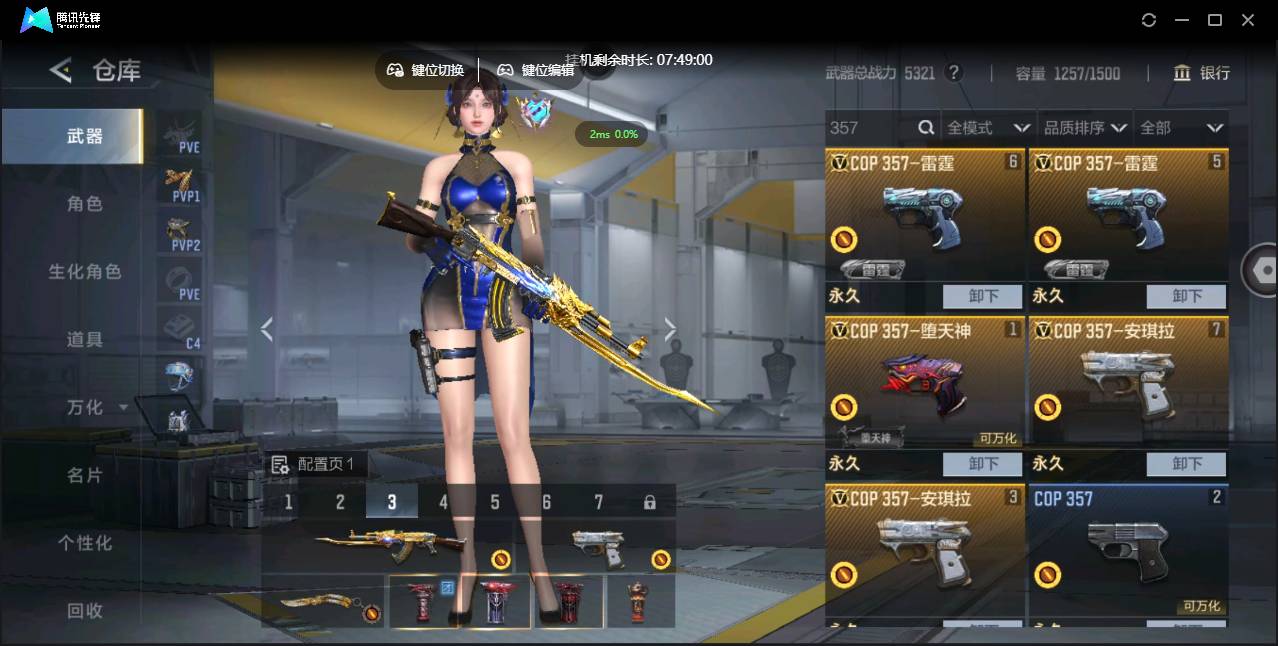Click the golden AK primary weapon slot
Image resolution: width=1278 pixels, height=646 pixels.
click(x=390, y=545)
